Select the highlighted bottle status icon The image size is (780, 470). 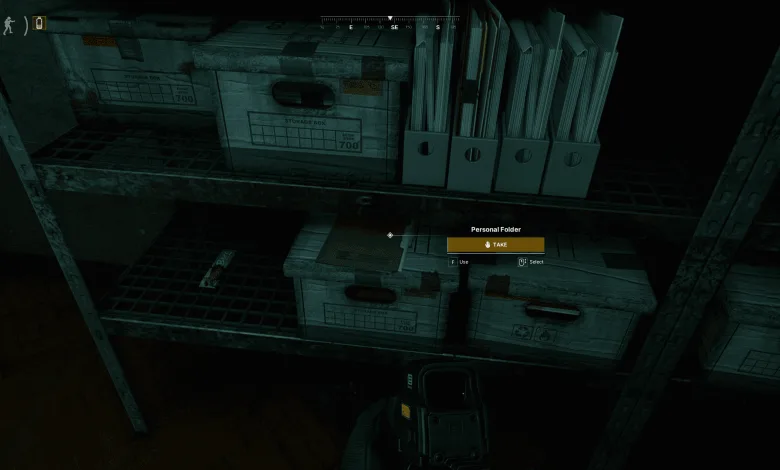(x=40, y=23)
